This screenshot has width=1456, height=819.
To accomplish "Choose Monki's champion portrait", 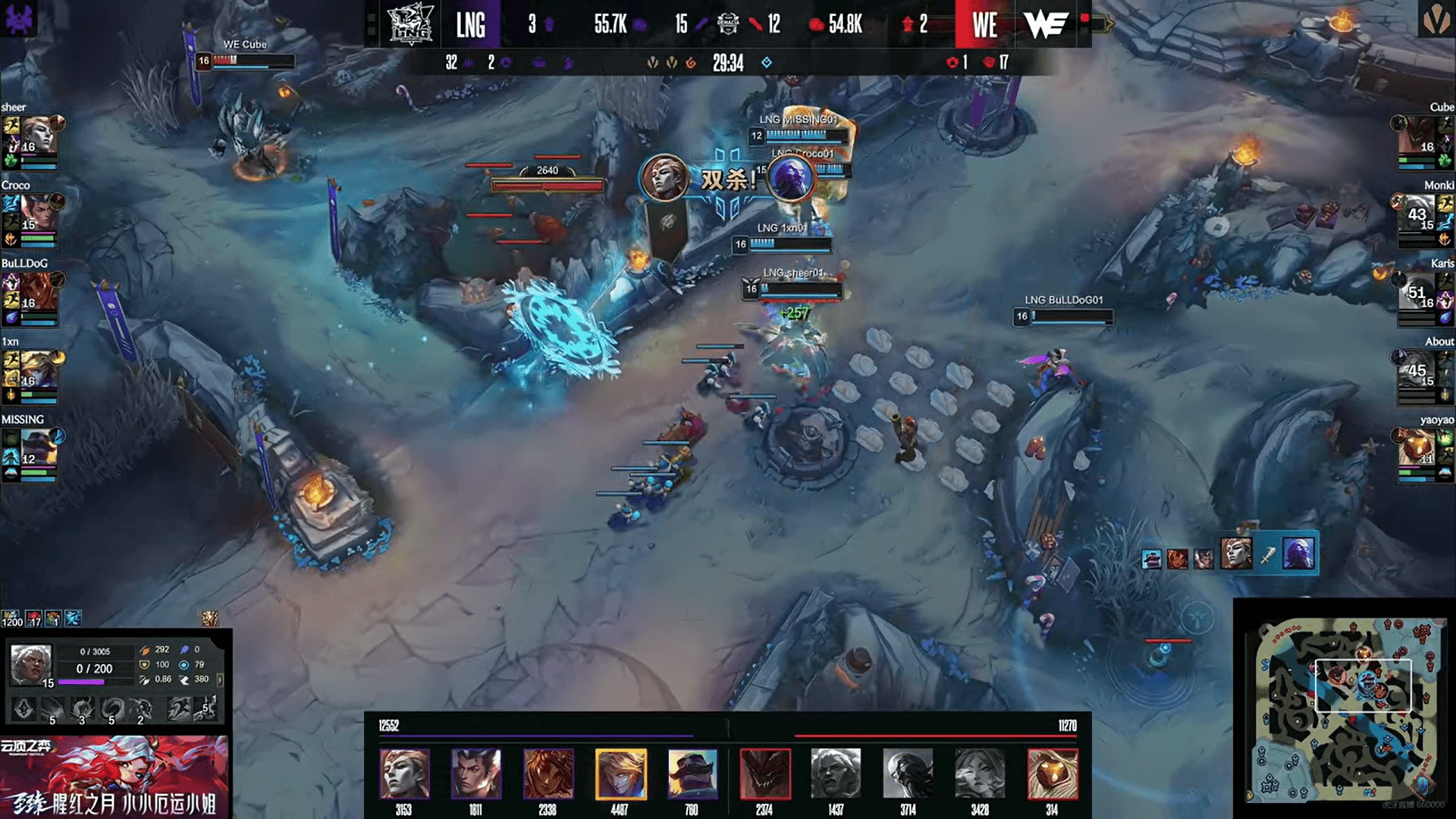I will (1417, 213).
